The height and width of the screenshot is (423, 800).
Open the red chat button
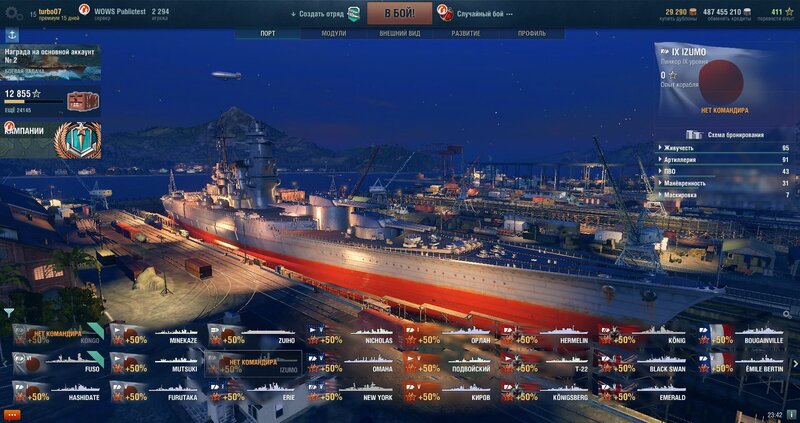tap(12, 413)
